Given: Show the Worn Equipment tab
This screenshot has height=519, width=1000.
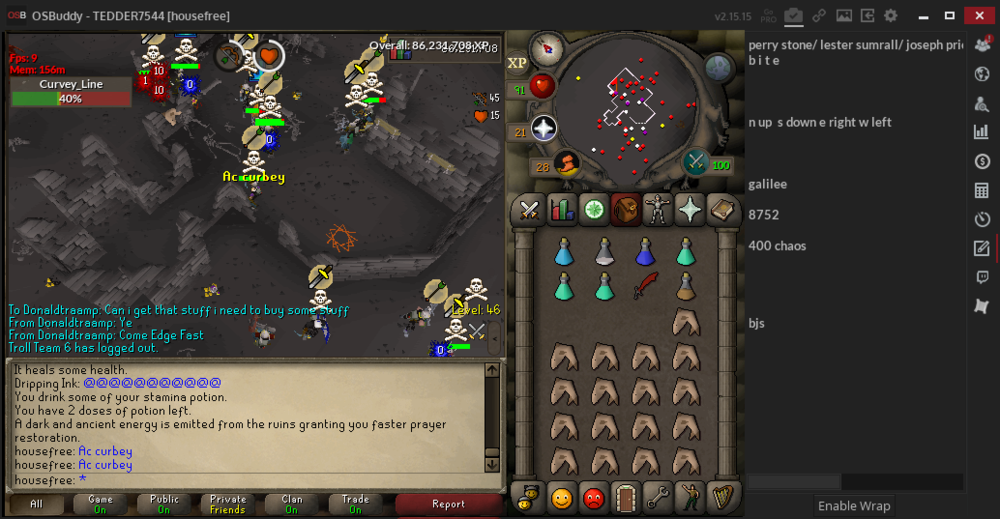Looking at the screenshot, I should coord(658,211).
